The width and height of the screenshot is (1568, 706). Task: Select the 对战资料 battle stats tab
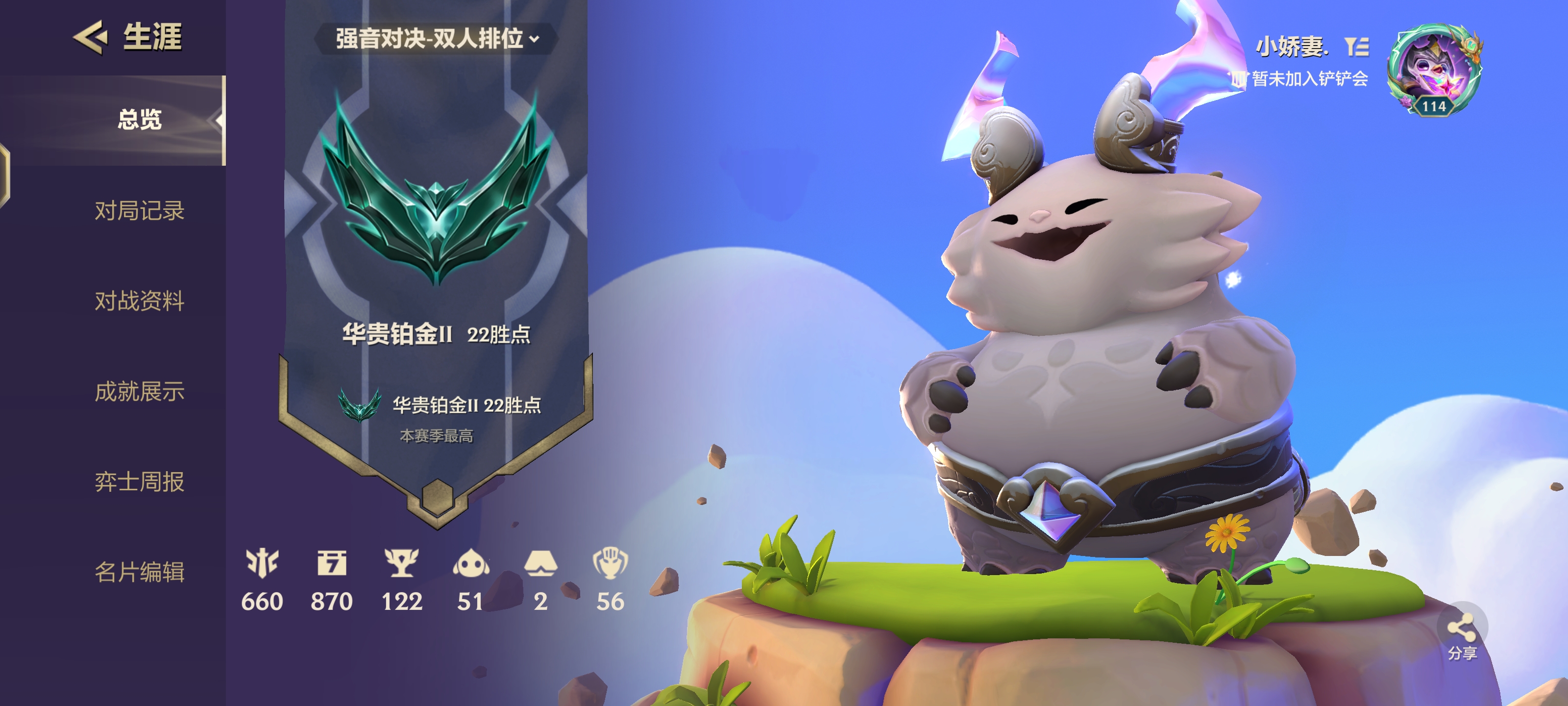click(x=139, y=301)
